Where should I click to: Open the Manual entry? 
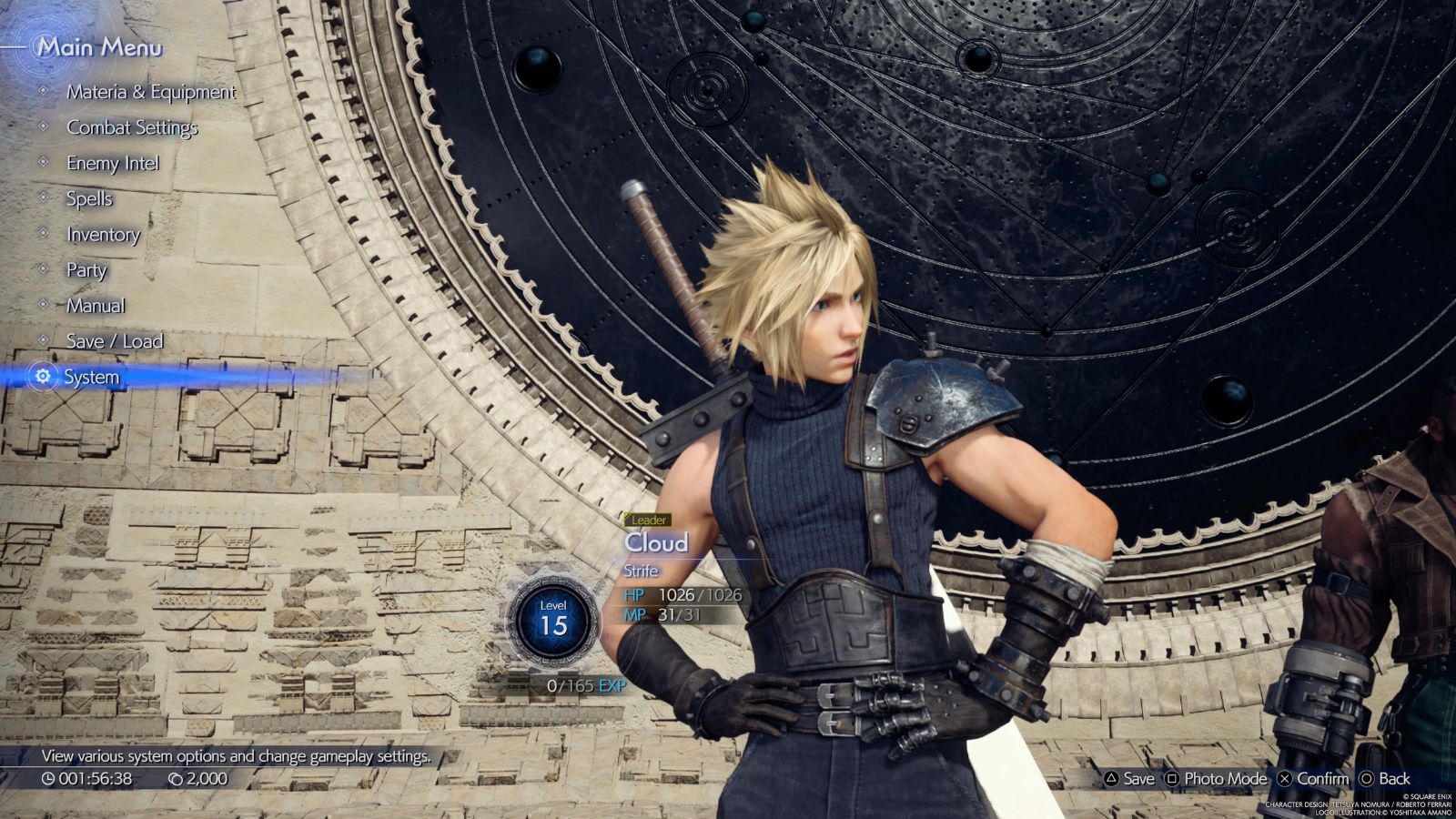point(95,306)
